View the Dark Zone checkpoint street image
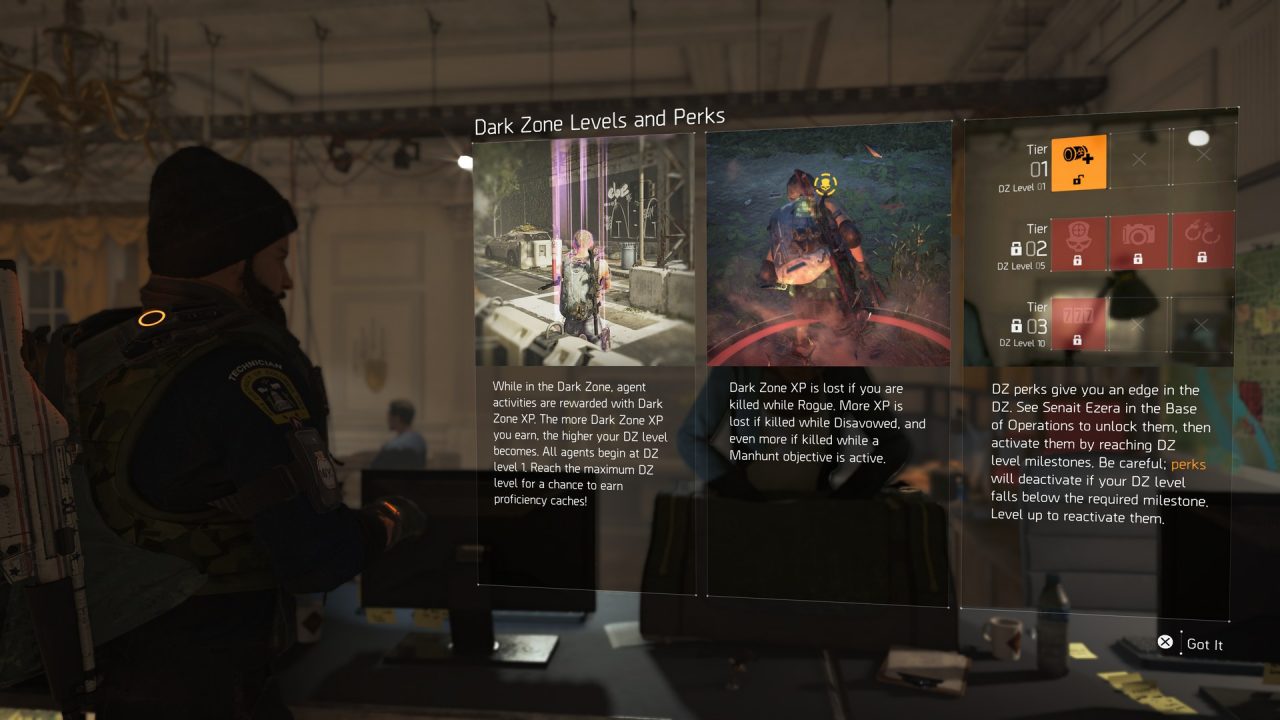Screen dimensions: 1280x720 585,249
